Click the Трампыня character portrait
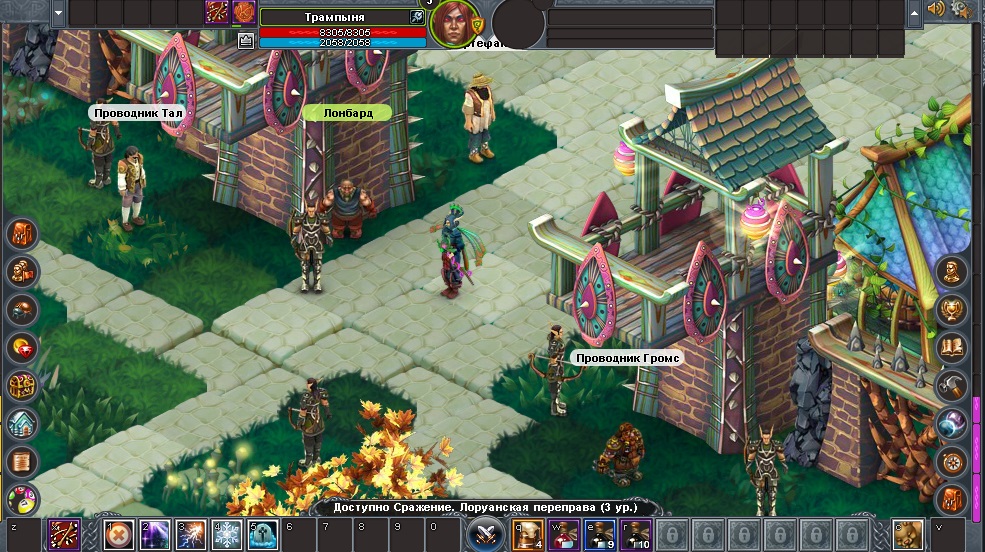The image size is (985, 552). tap(455, 24)
